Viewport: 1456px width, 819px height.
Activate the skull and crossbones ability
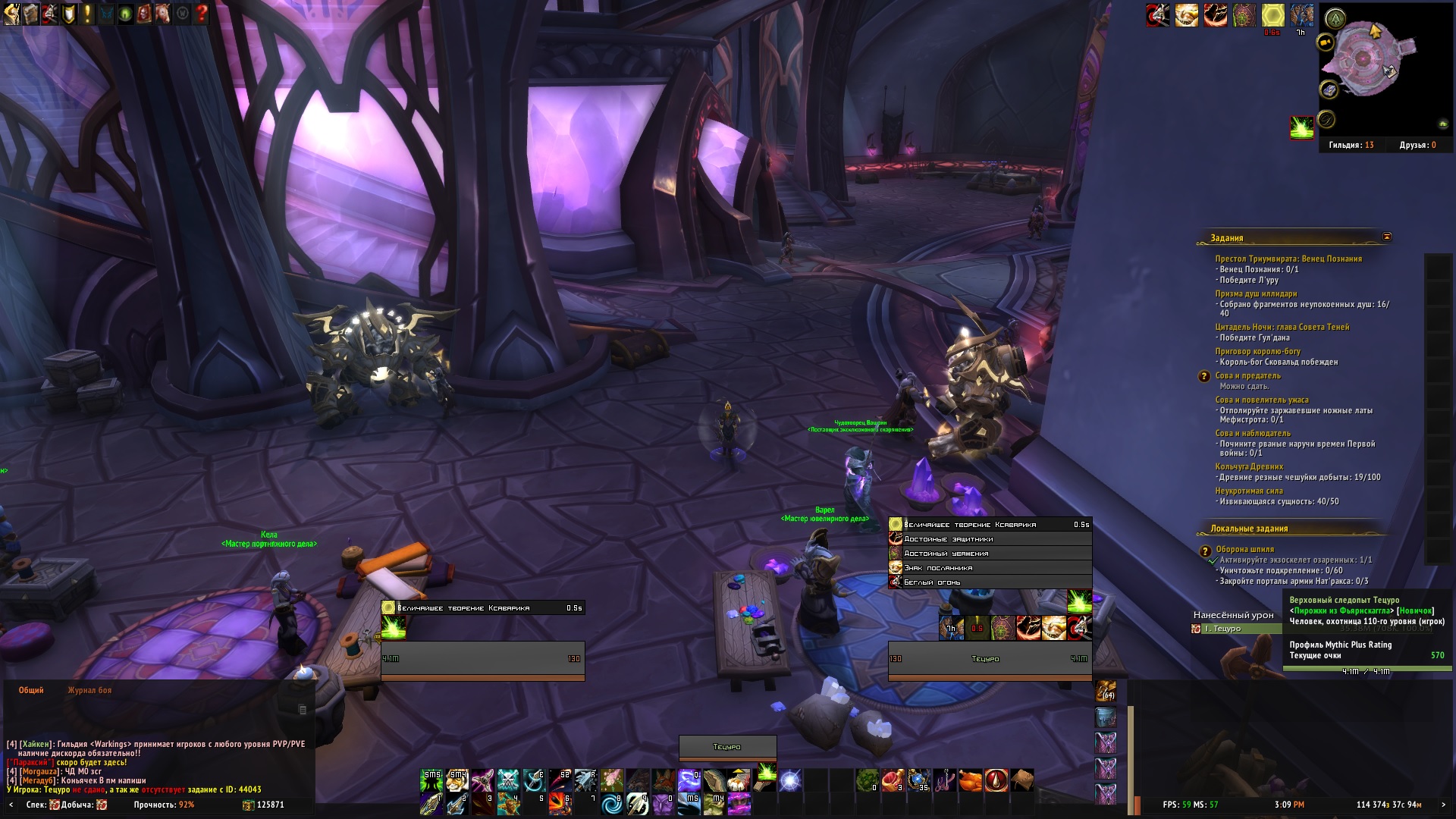[x=509, y=780]
